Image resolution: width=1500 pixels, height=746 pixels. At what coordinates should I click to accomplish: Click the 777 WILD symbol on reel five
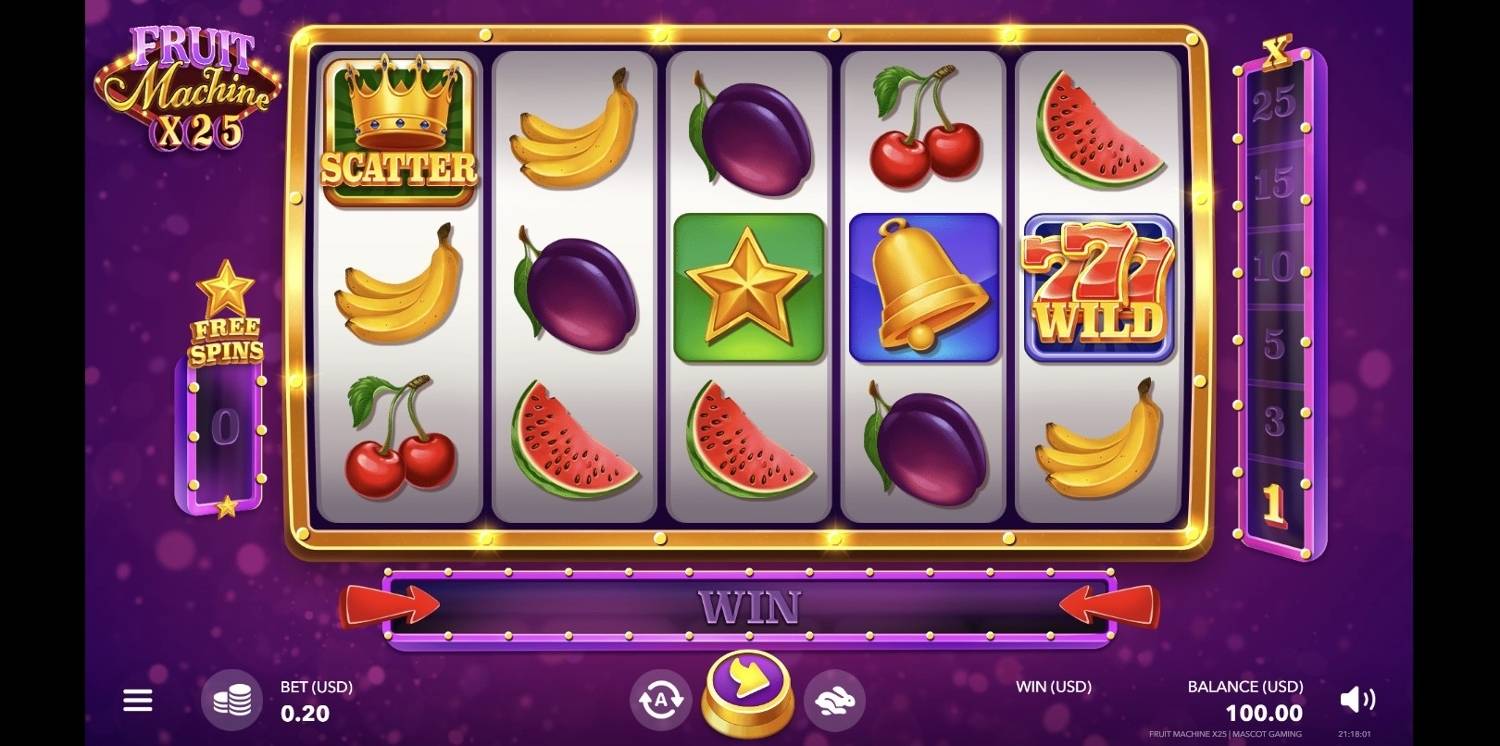coord(1098,287)
